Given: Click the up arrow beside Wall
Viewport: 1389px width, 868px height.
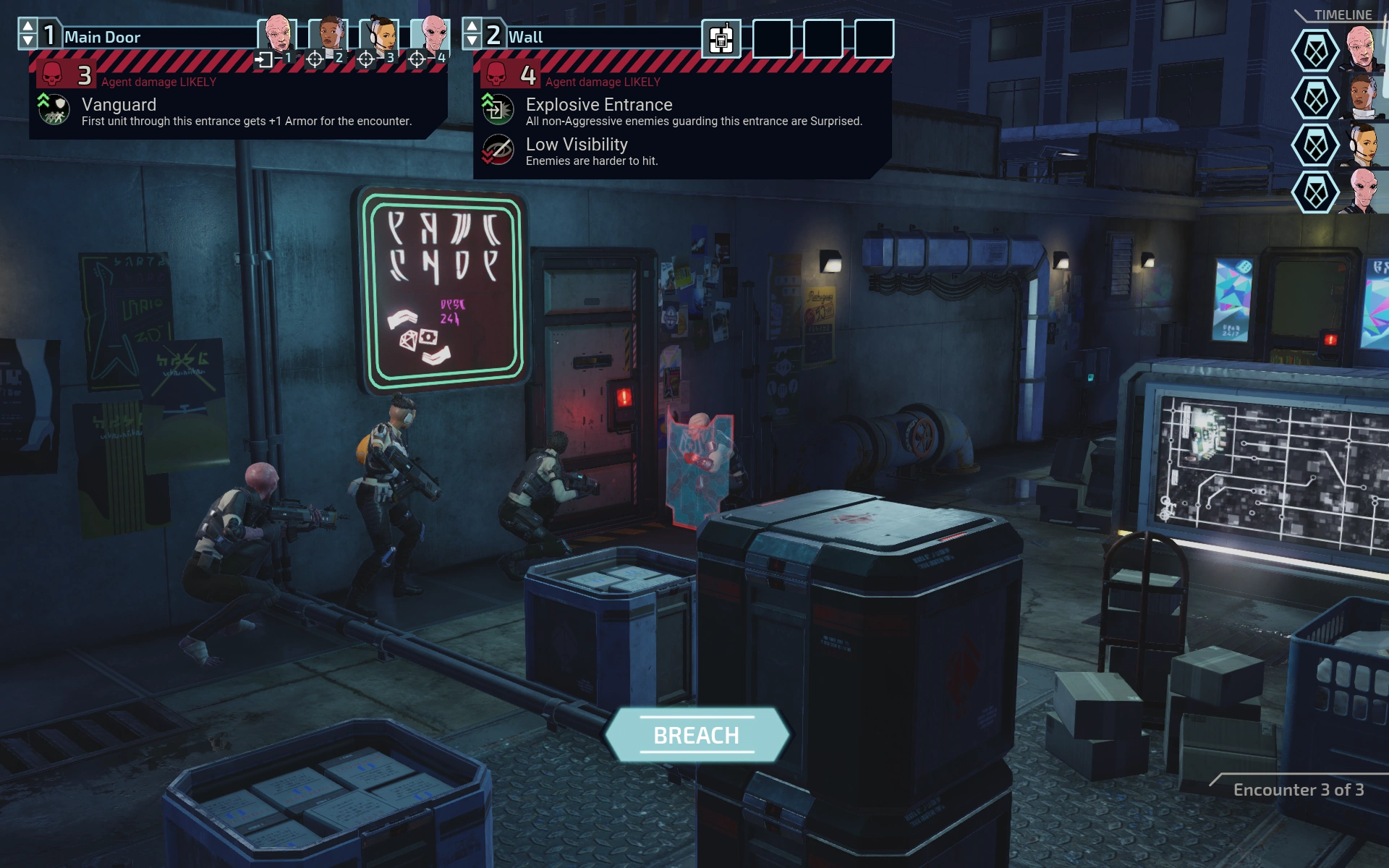Looking at the screenshot, I should [x=472, y=27].
